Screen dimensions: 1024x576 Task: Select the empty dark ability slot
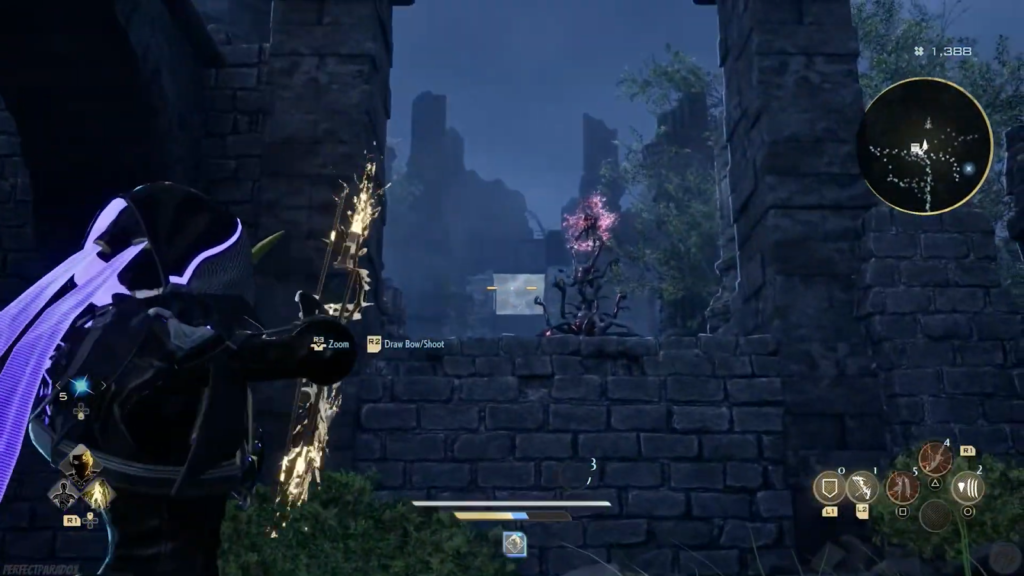click(x=935, y=515)
